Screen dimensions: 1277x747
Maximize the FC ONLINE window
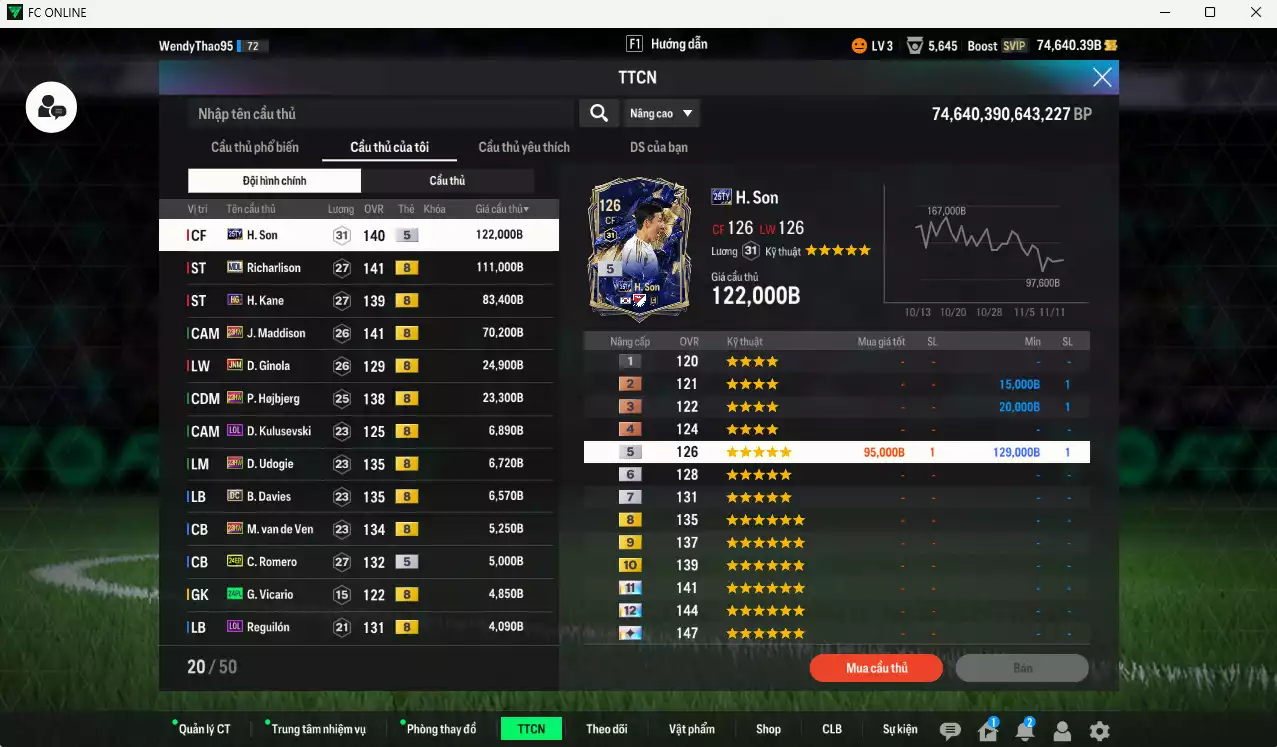(x=1210, y=12)
